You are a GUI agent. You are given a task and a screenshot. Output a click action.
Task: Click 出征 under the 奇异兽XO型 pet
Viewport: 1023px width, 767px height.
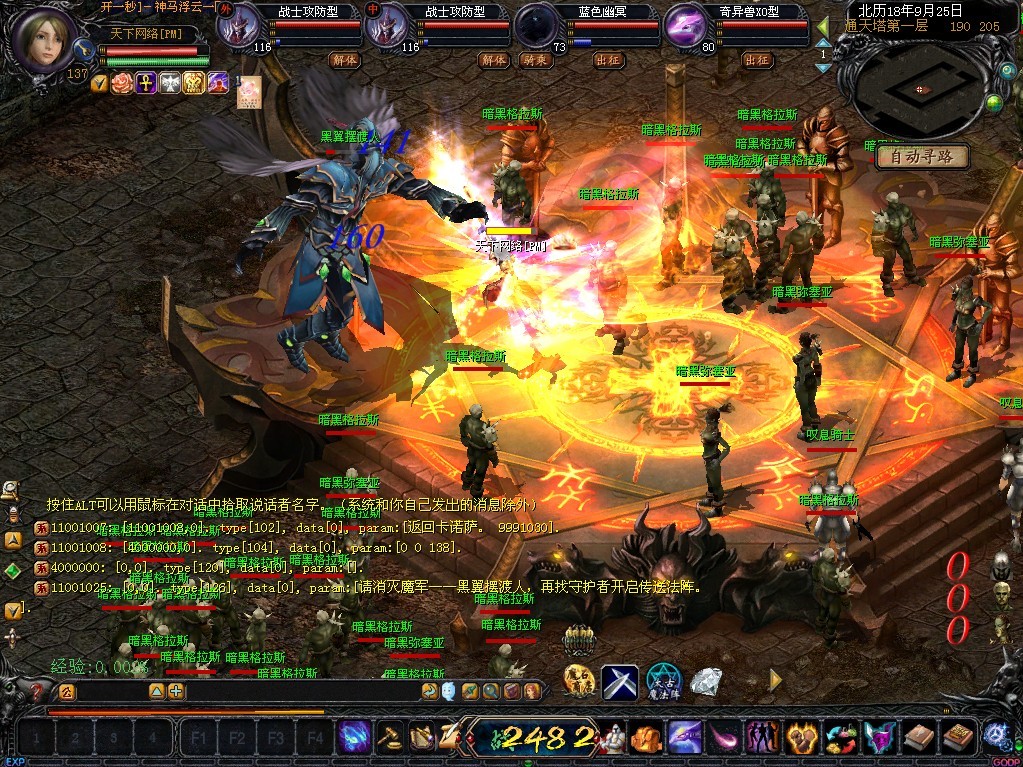coord(757,60)
